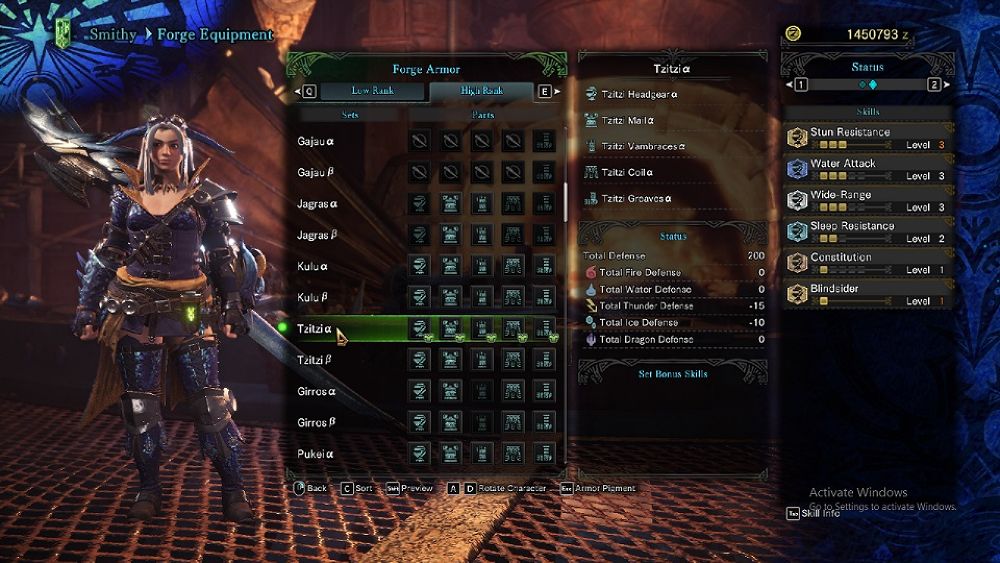Select the Pukei α armor set
This screenshot has width=1000, height=563.
pyautogui.click(x=315, y=454)
